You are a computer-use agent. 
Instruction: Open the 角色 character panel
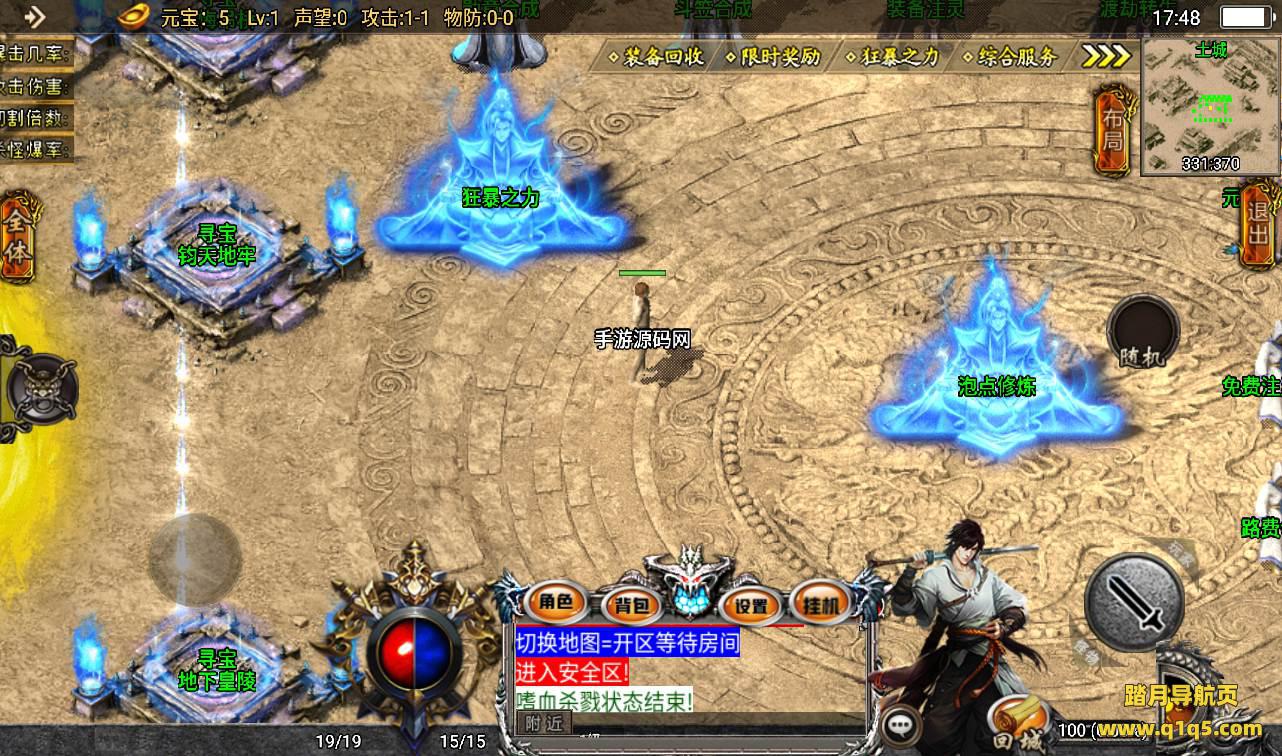pos(556,602)
